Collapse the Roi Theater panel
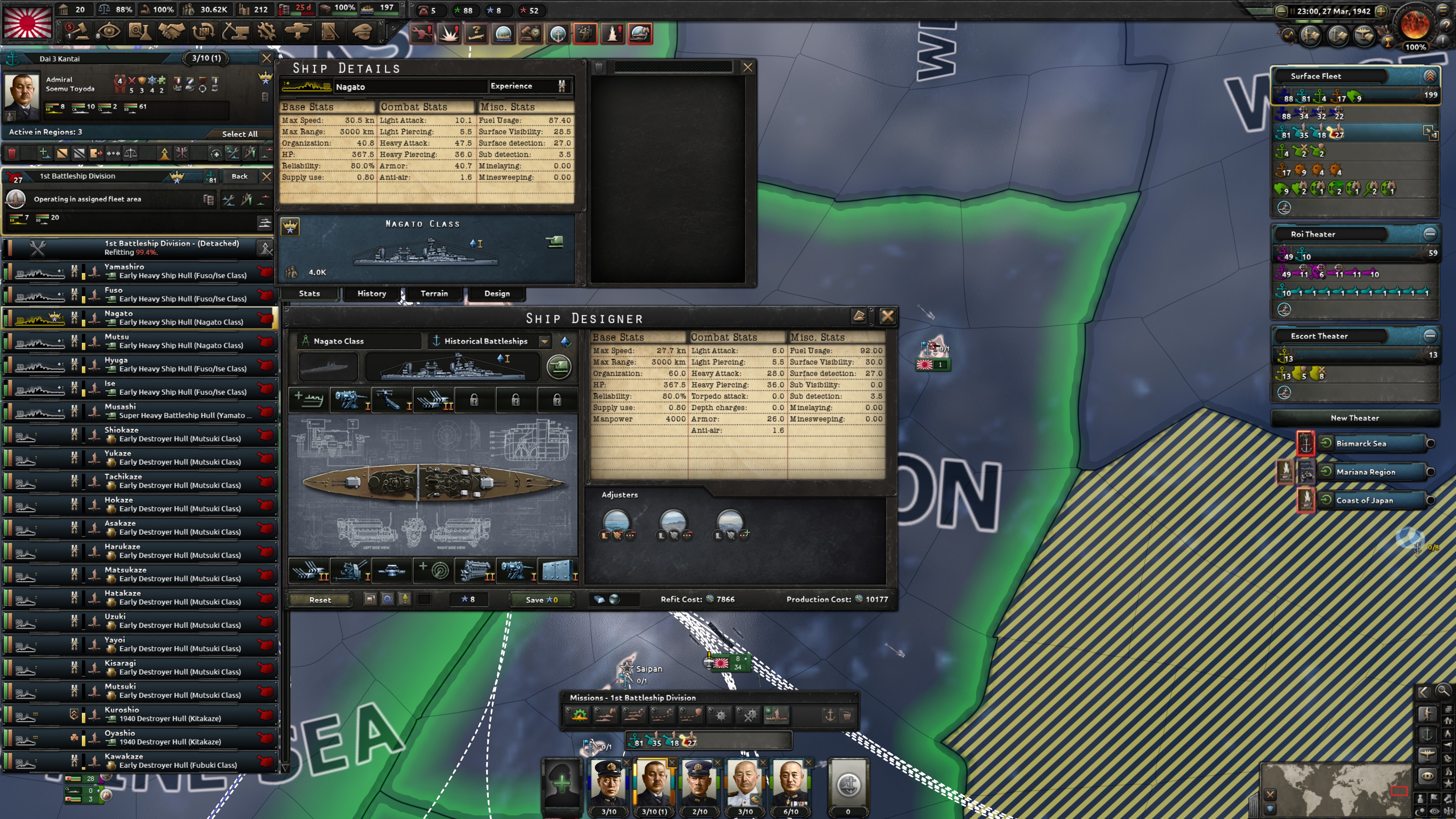 click(x=1429, y=234)
